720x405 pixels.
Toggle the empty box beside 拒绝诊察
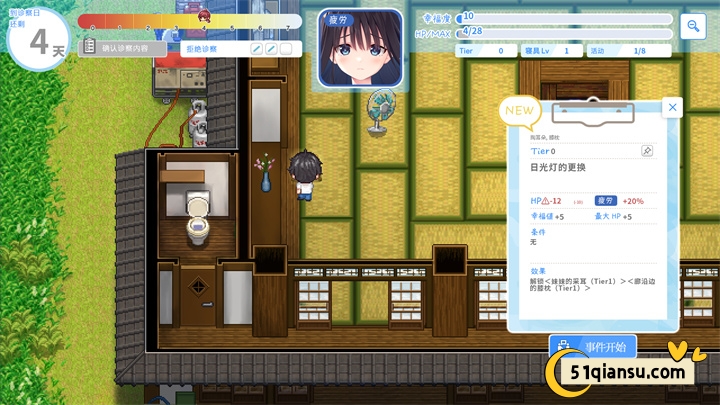click(x=286, y=48)
